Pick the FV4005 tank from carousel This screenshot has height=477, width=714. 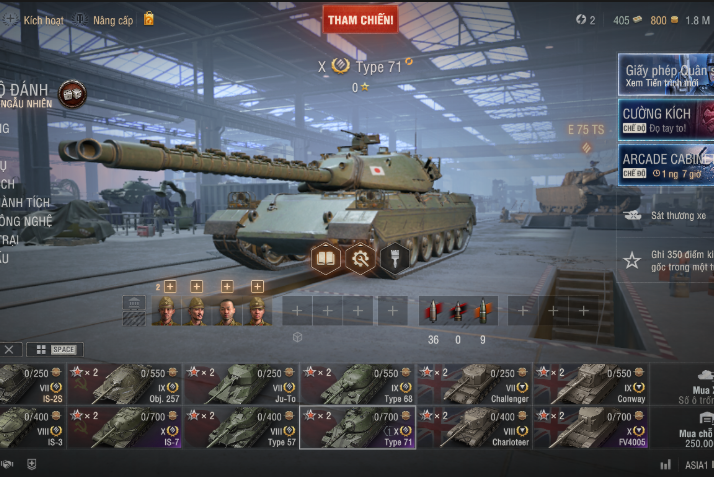point(590,427)
